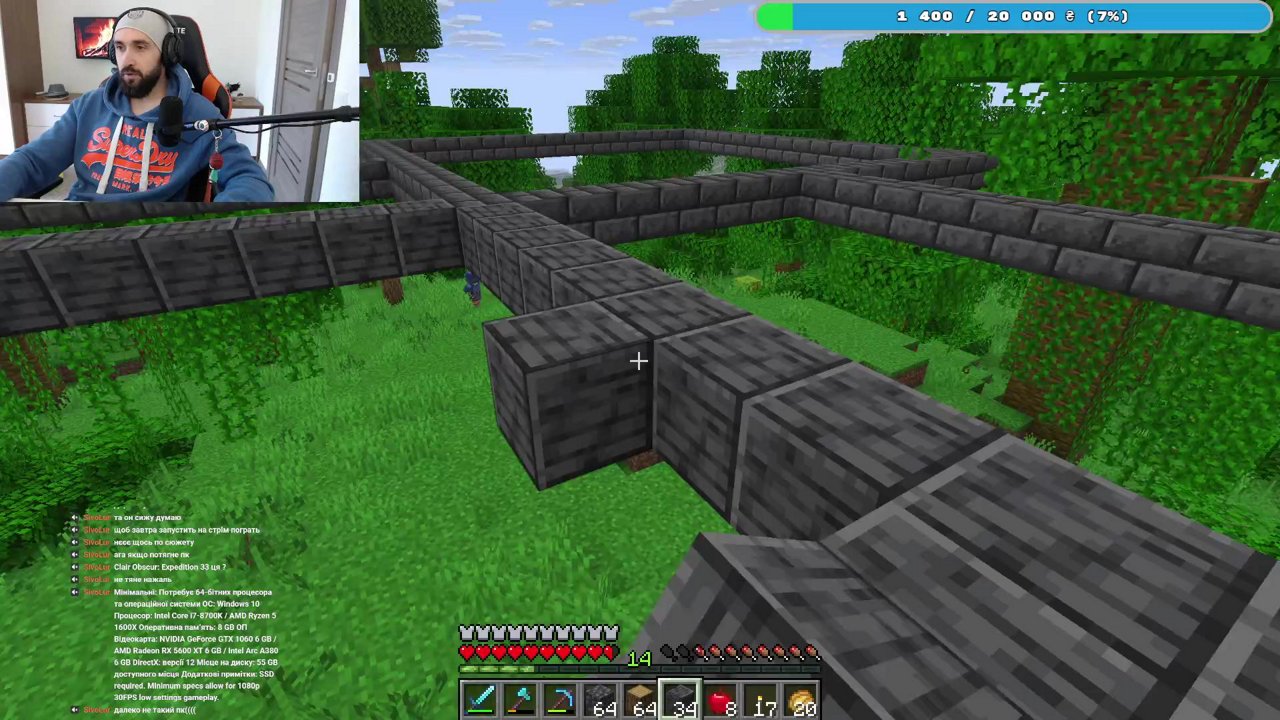Select the stack of 64 wooden logs
Viewport: 1280px width, 720px height.
641,698
